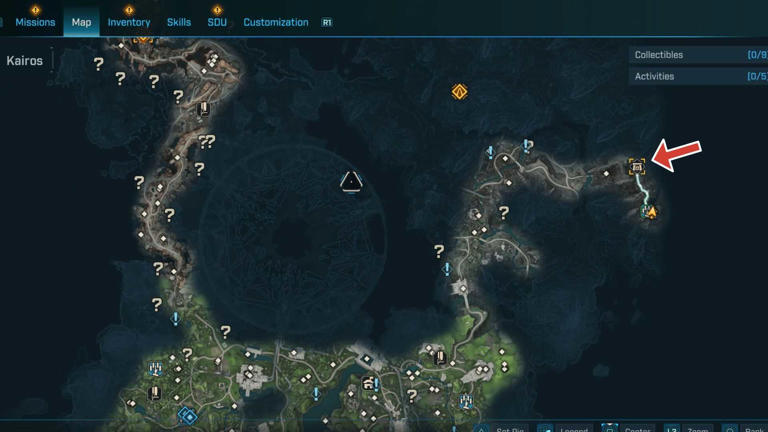The width and height of the screenshot is (768, 432).
Task: Click the Kairos region label
Action: 25,61
